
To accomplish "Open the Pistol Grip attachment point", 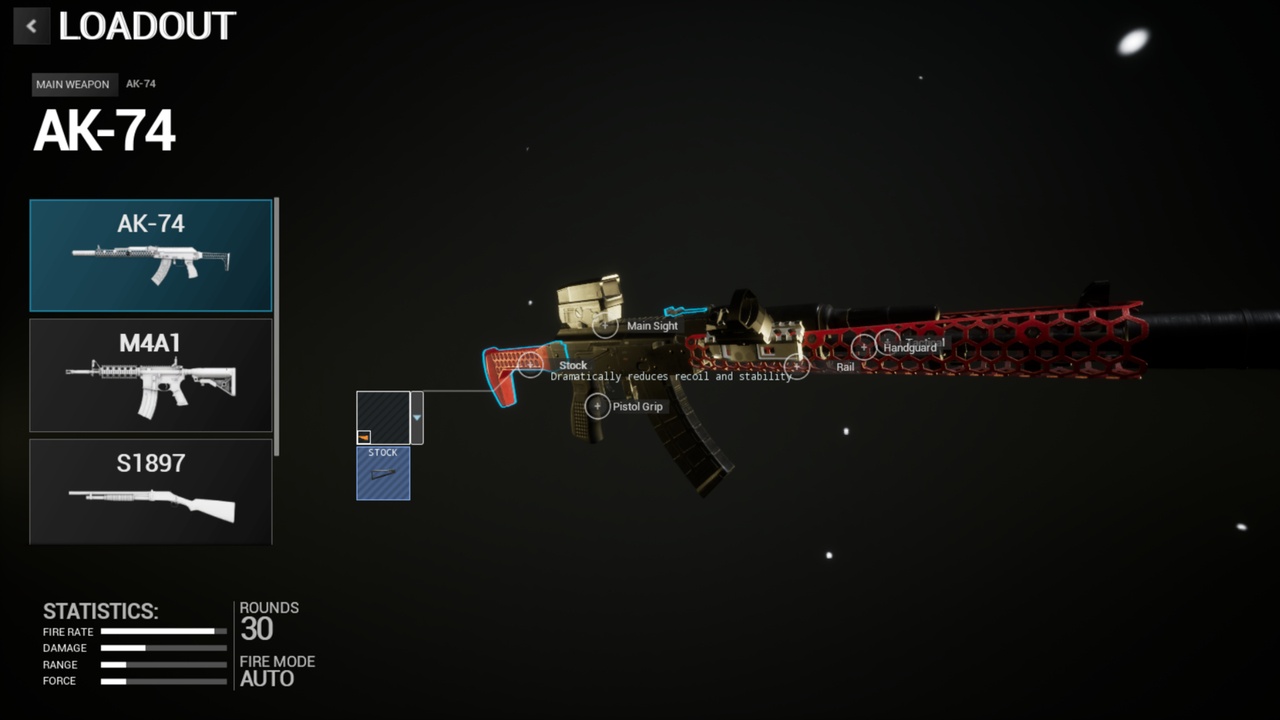I will tap(597, 407).
